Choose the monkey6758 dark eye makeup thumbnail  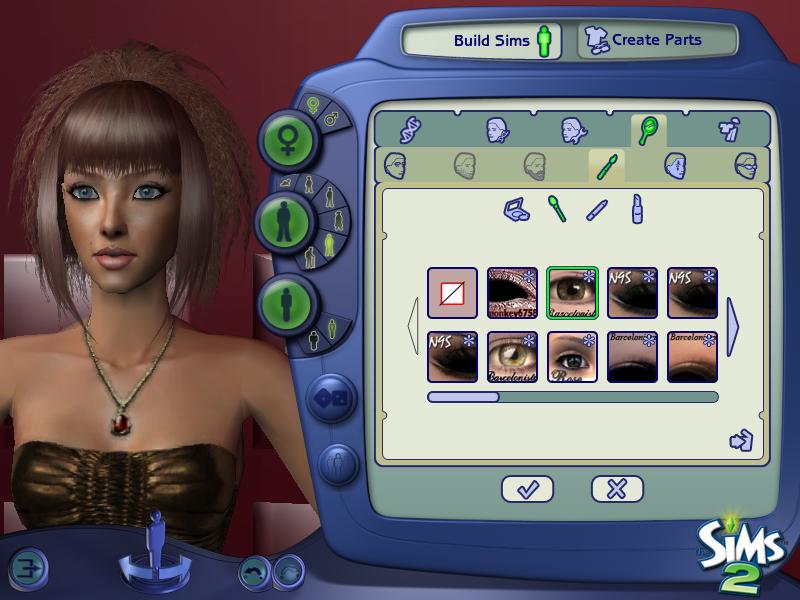pos(512,293)
